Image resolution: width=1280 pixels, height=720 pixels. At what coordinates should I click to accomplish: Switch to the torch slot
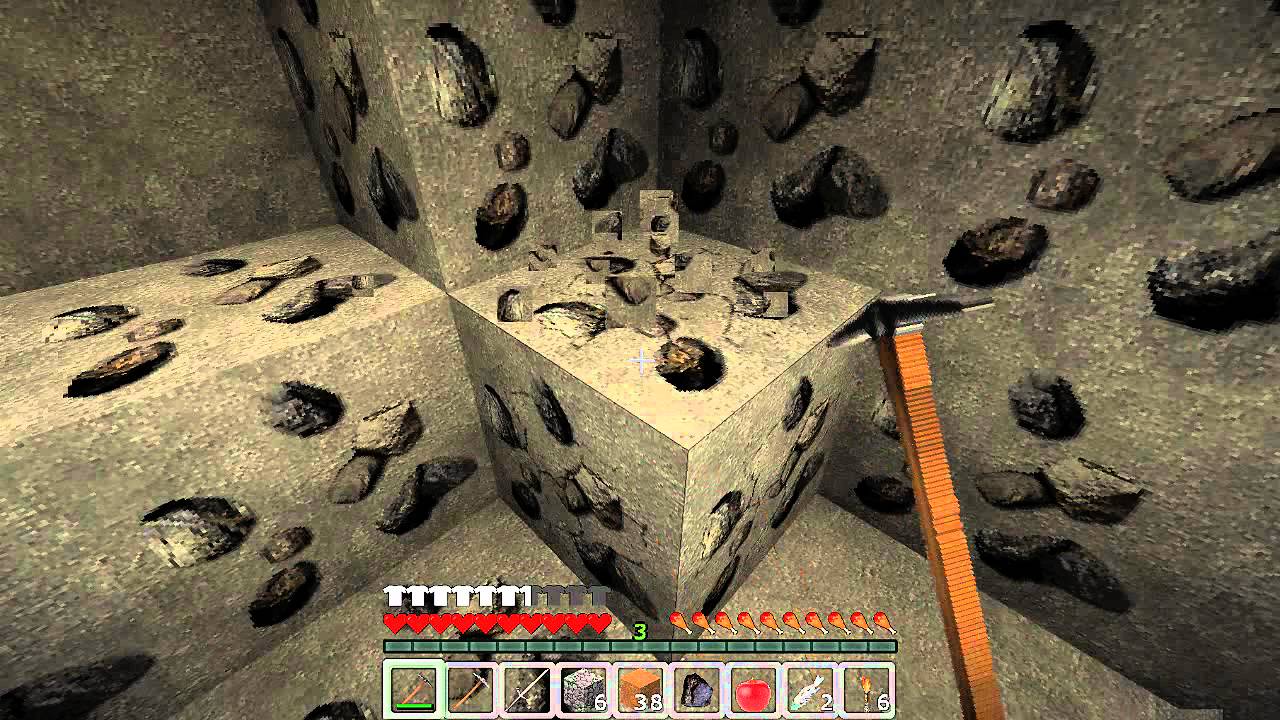tap(867, 688)
